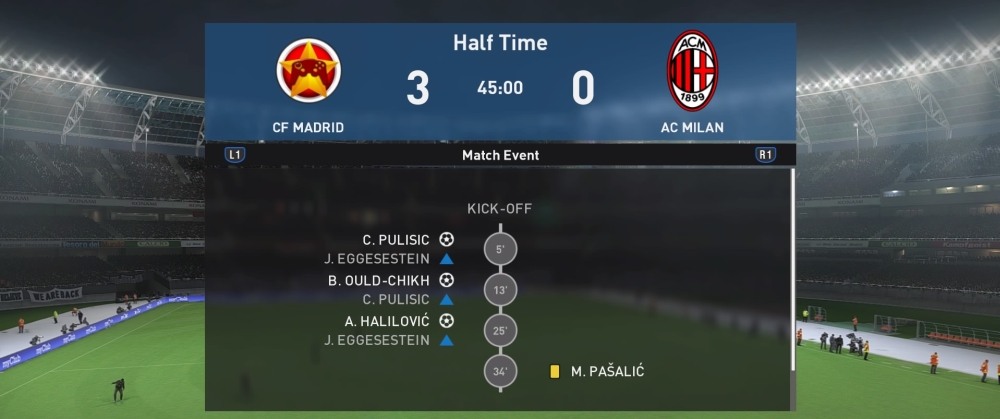Viewport: 1000px width, 419px height.
Task: Click the AC Milan team crest
Action: pos(692,70)
